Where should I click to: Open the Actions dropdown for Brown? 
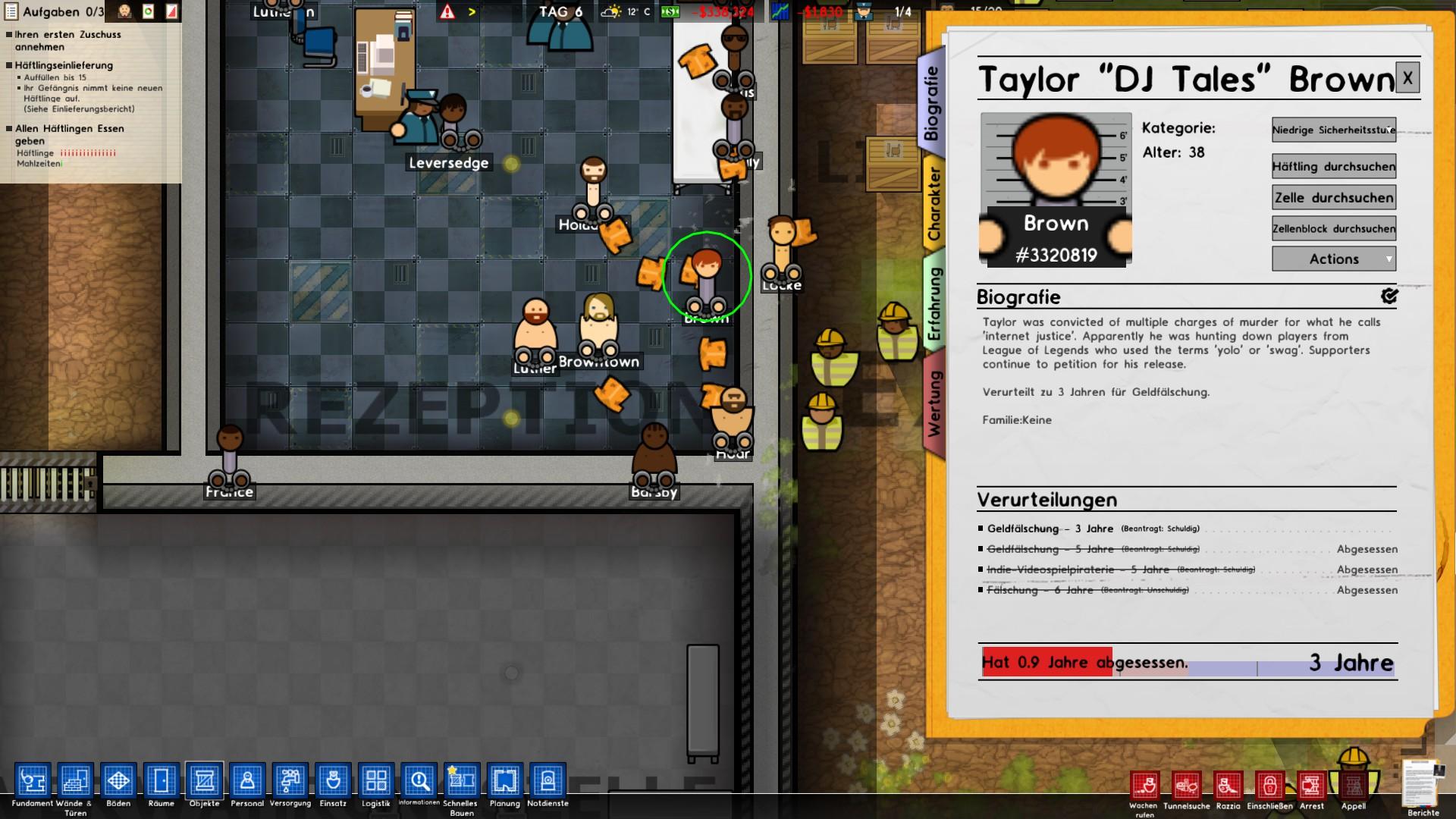coord(1333,259)
